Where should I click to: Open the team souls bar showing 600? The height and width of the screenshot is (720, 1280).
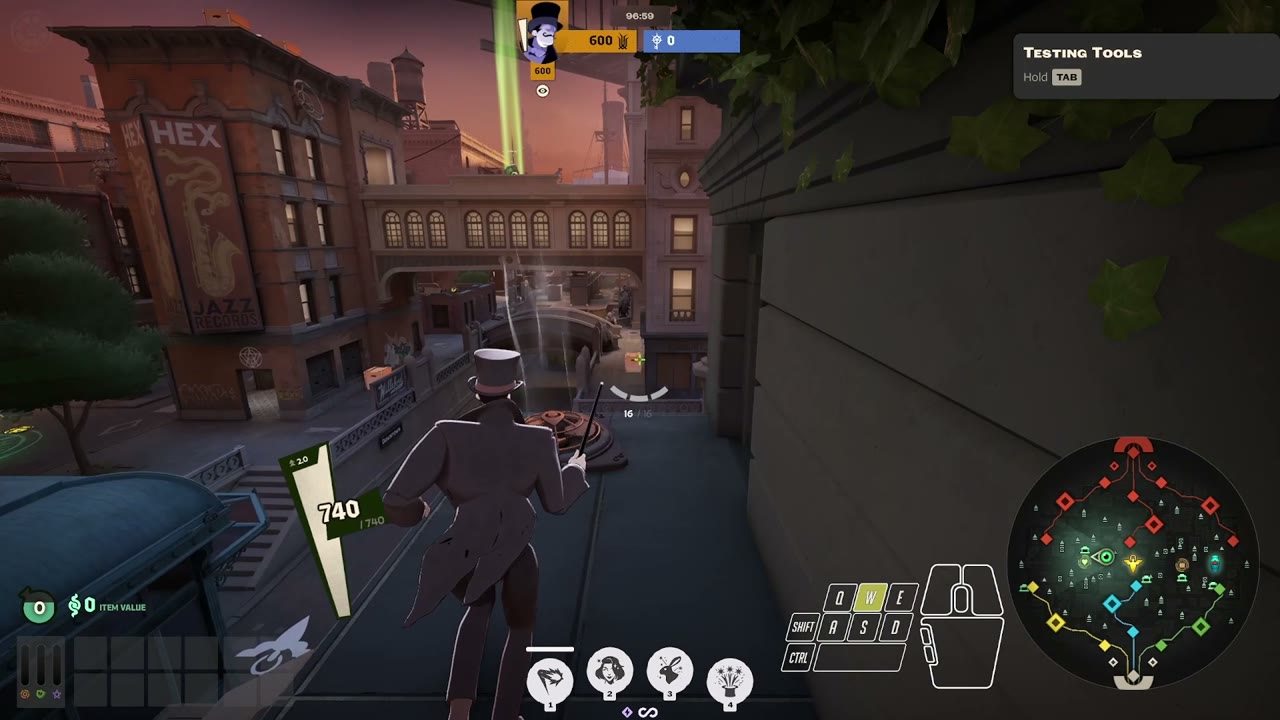(x=600, y=41)
